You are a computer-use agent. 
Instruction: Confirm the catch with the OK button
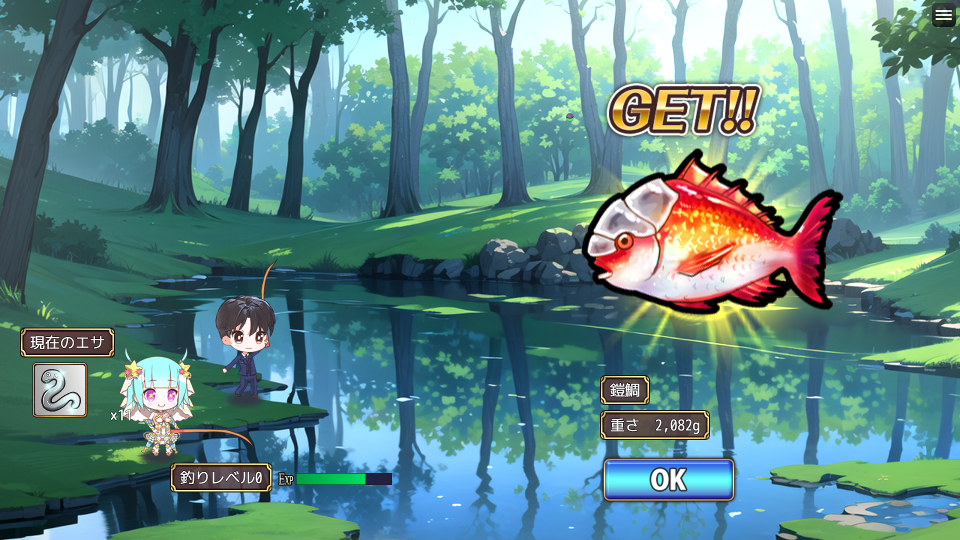[x=668, y=480]
